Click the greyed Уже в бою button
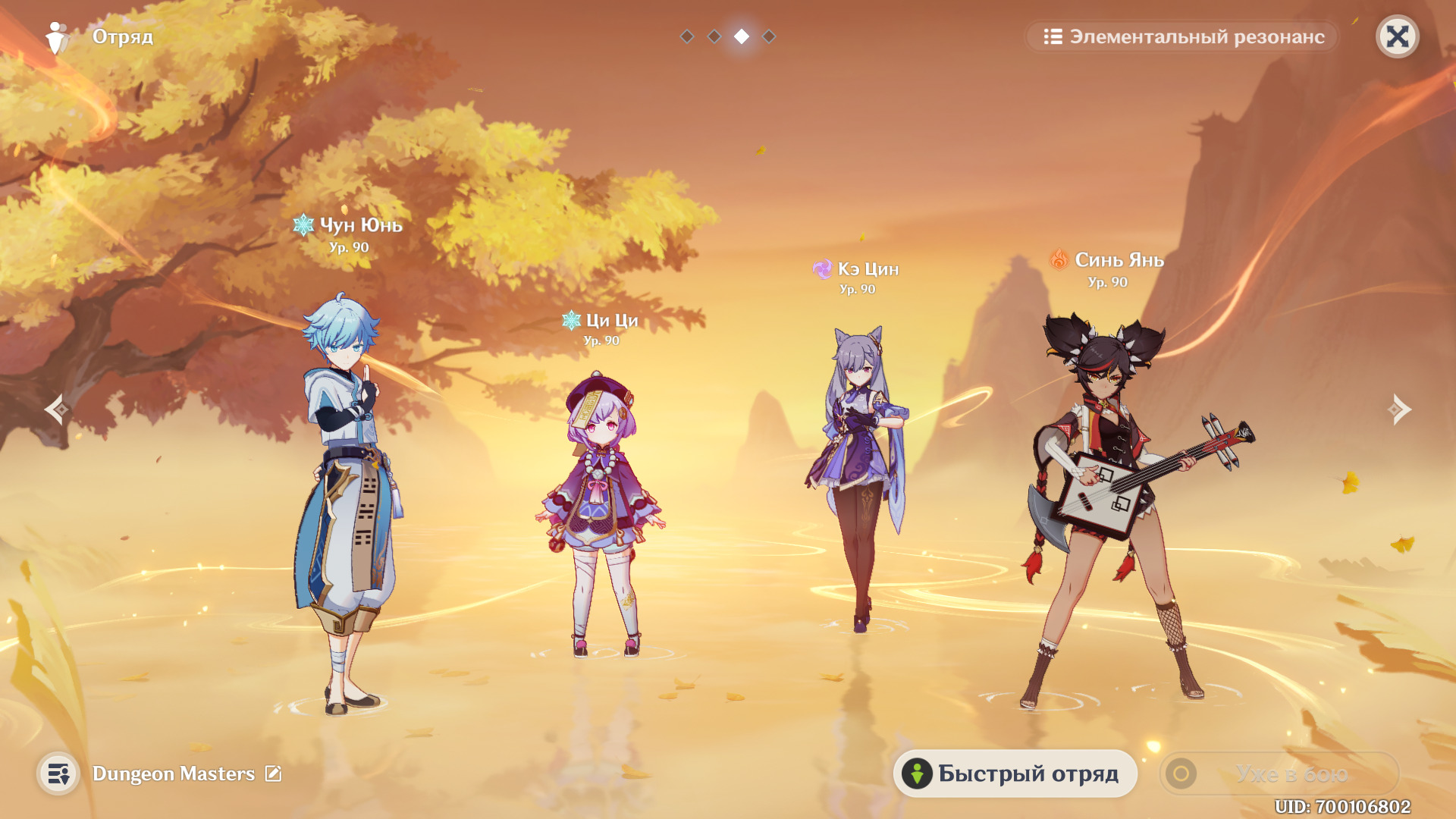Screen dimensions: 1456x819 [x=1279, y=773]
